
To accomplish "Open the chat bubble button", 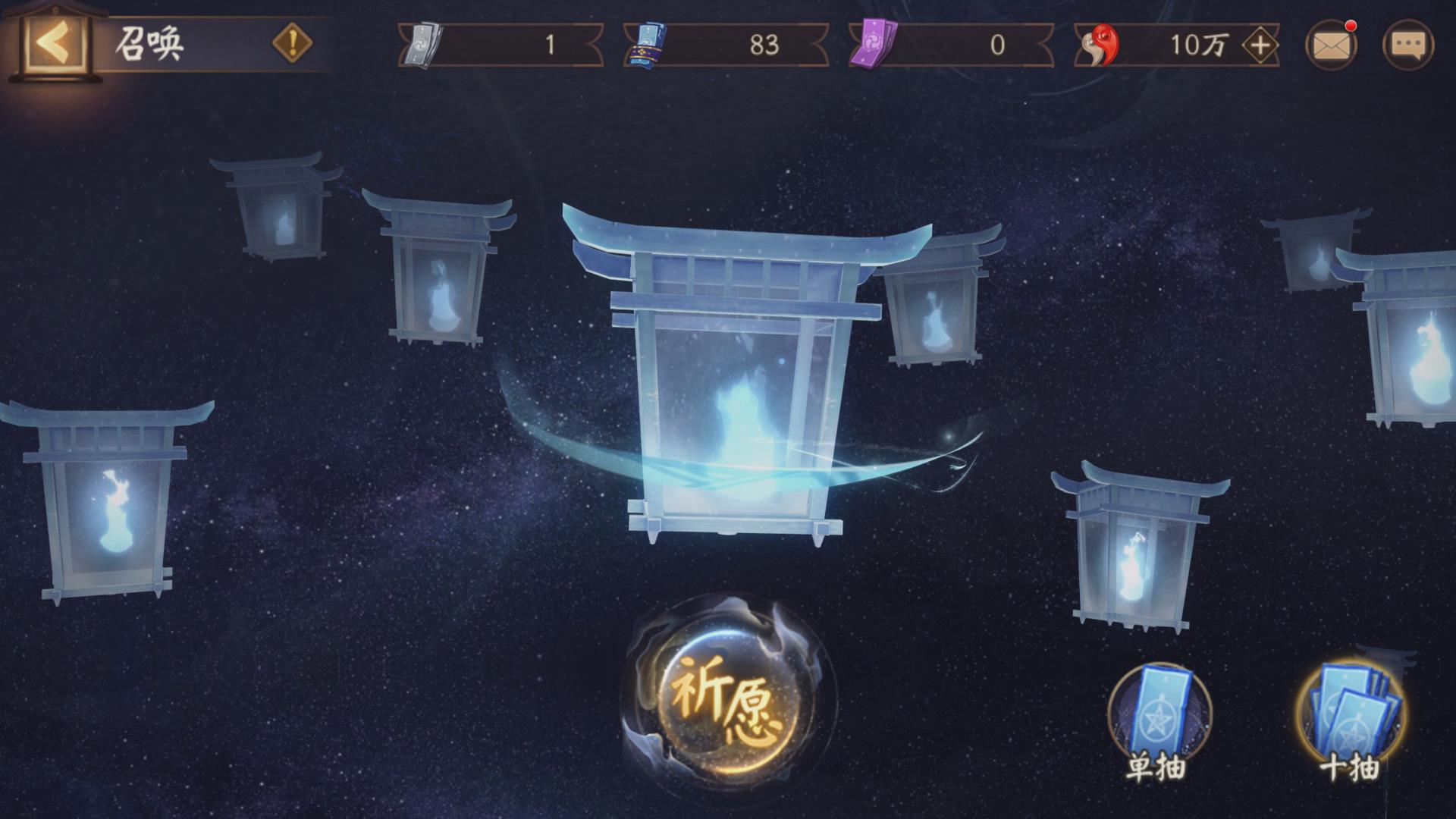I will (x=1408, y=45).
